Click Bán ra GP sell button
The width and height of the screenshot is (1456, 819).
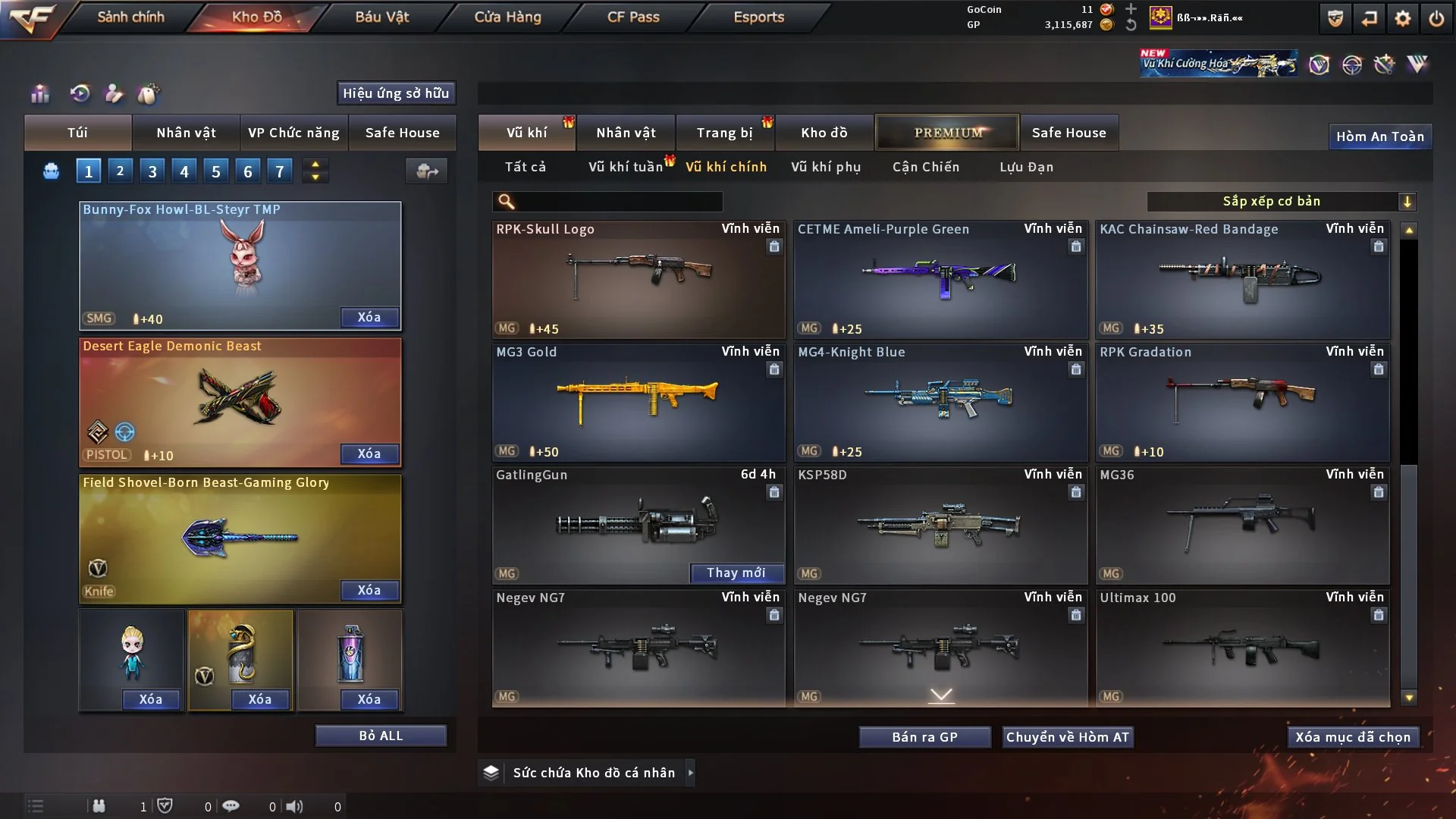click(x=924, y=737)
